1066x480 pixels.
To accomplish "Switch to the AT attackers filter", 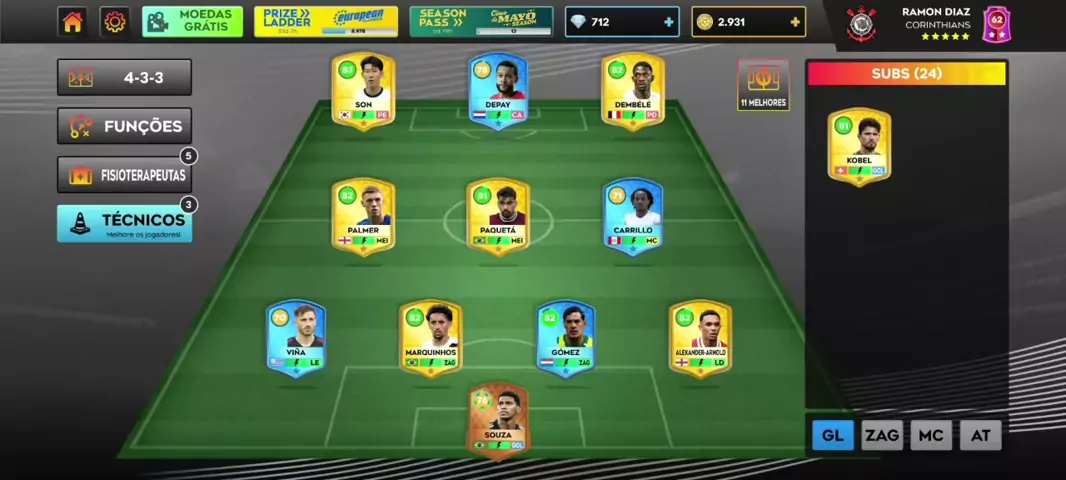I will tap(980, 435).
